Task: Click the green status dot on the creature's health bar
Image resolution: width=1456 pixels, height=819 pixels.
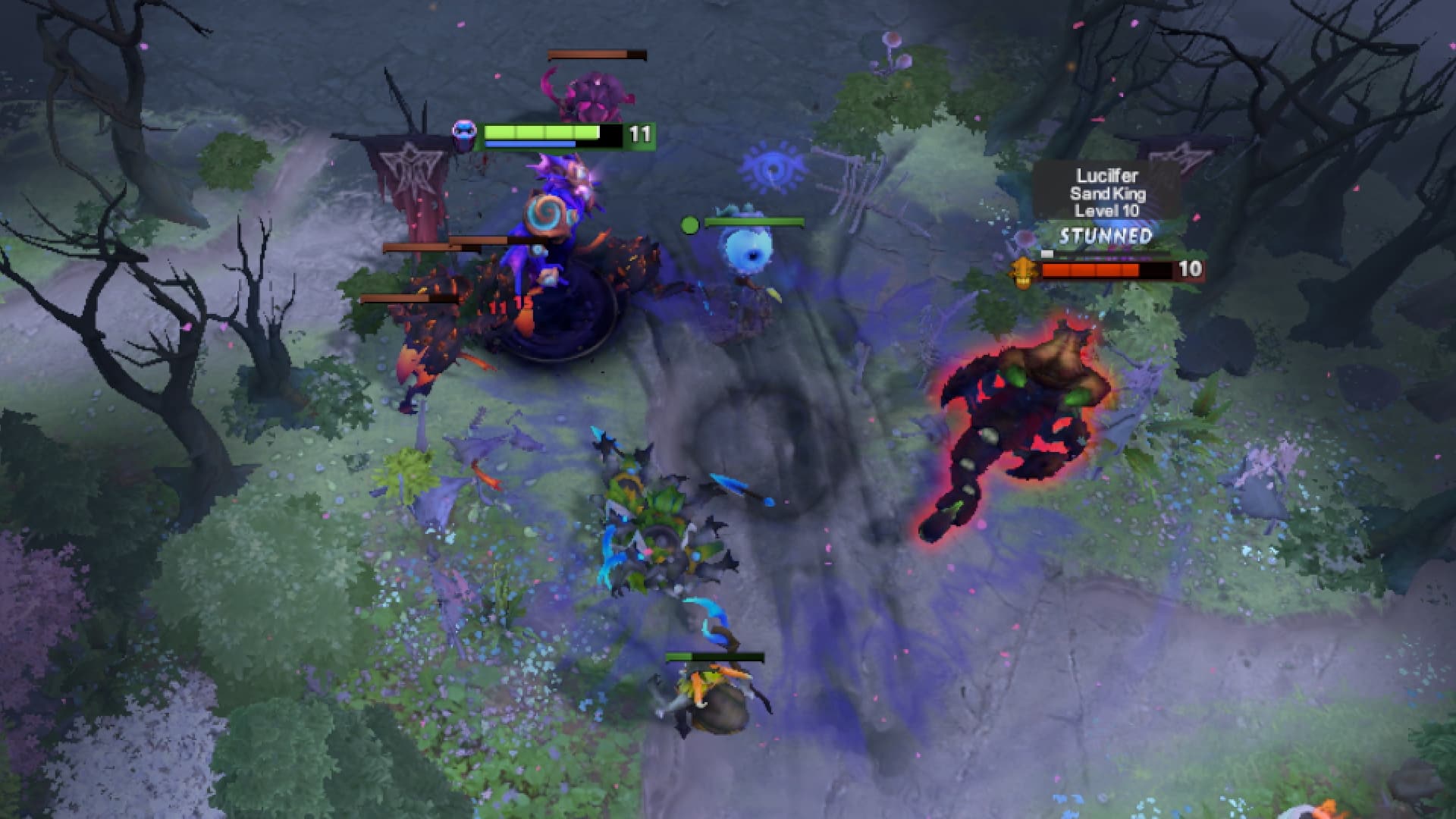Action: [x=692, y=224]
